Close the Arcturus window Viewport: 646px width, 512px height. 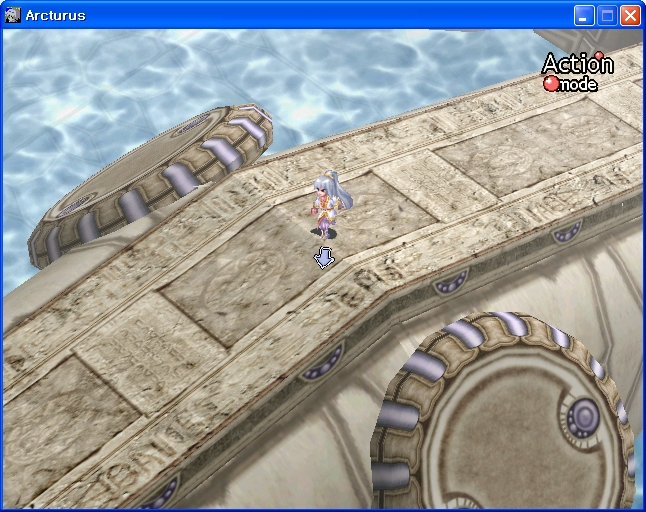click(x=630, y=15)
